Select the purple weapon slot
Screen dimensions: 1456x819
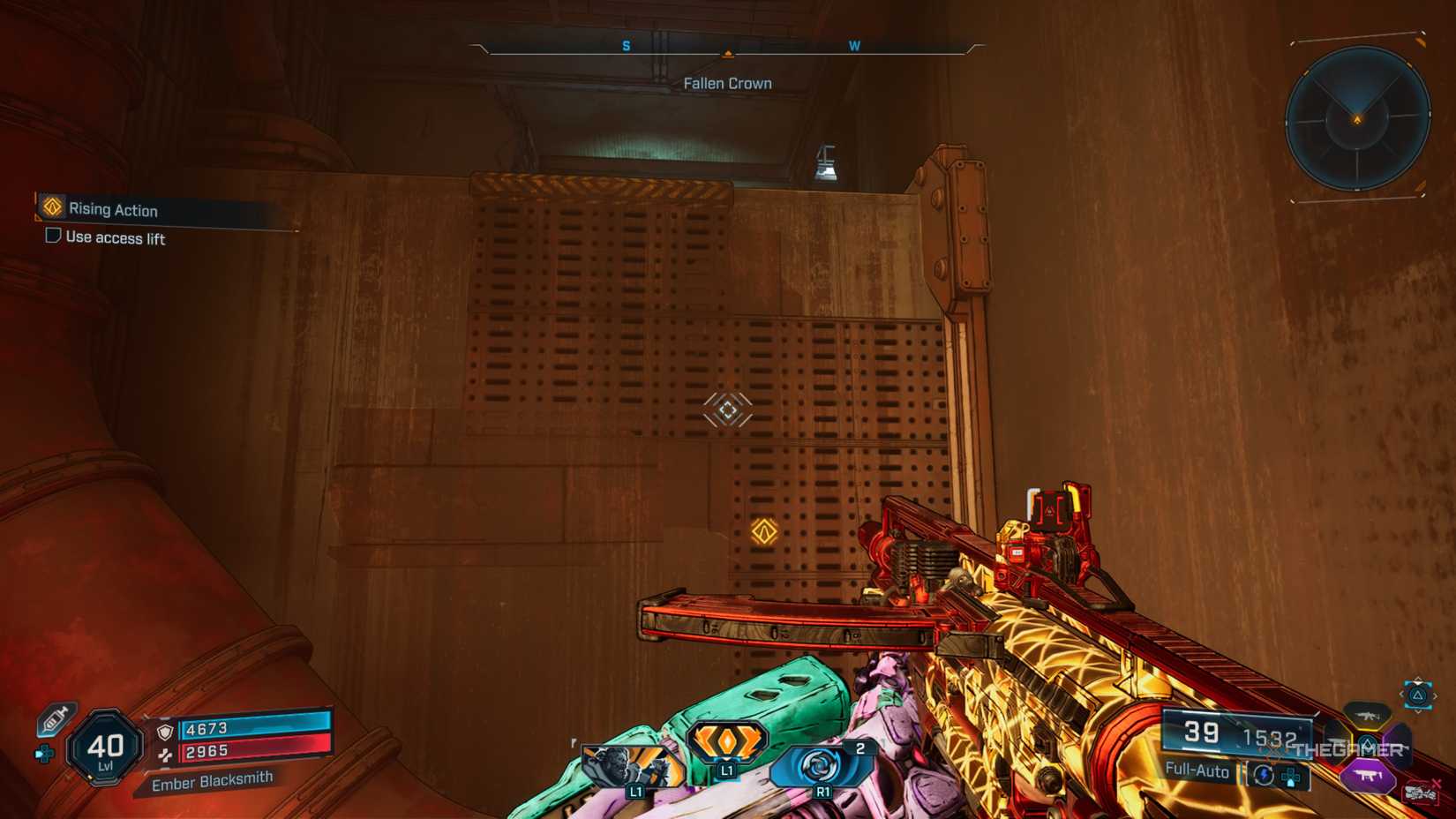click(x=1368, y=776)
